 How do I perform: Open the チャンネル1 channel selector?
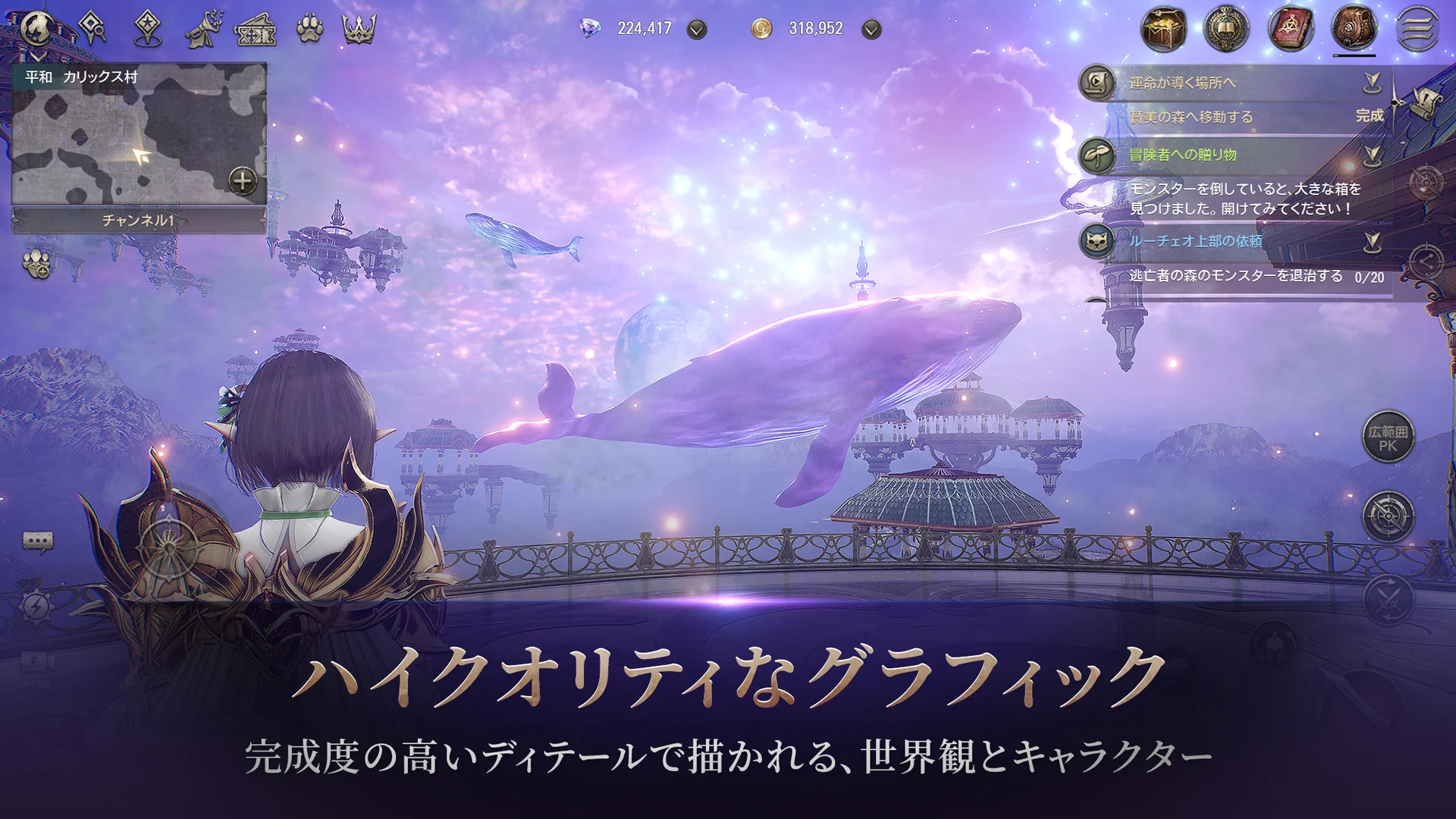click(140, 220)
